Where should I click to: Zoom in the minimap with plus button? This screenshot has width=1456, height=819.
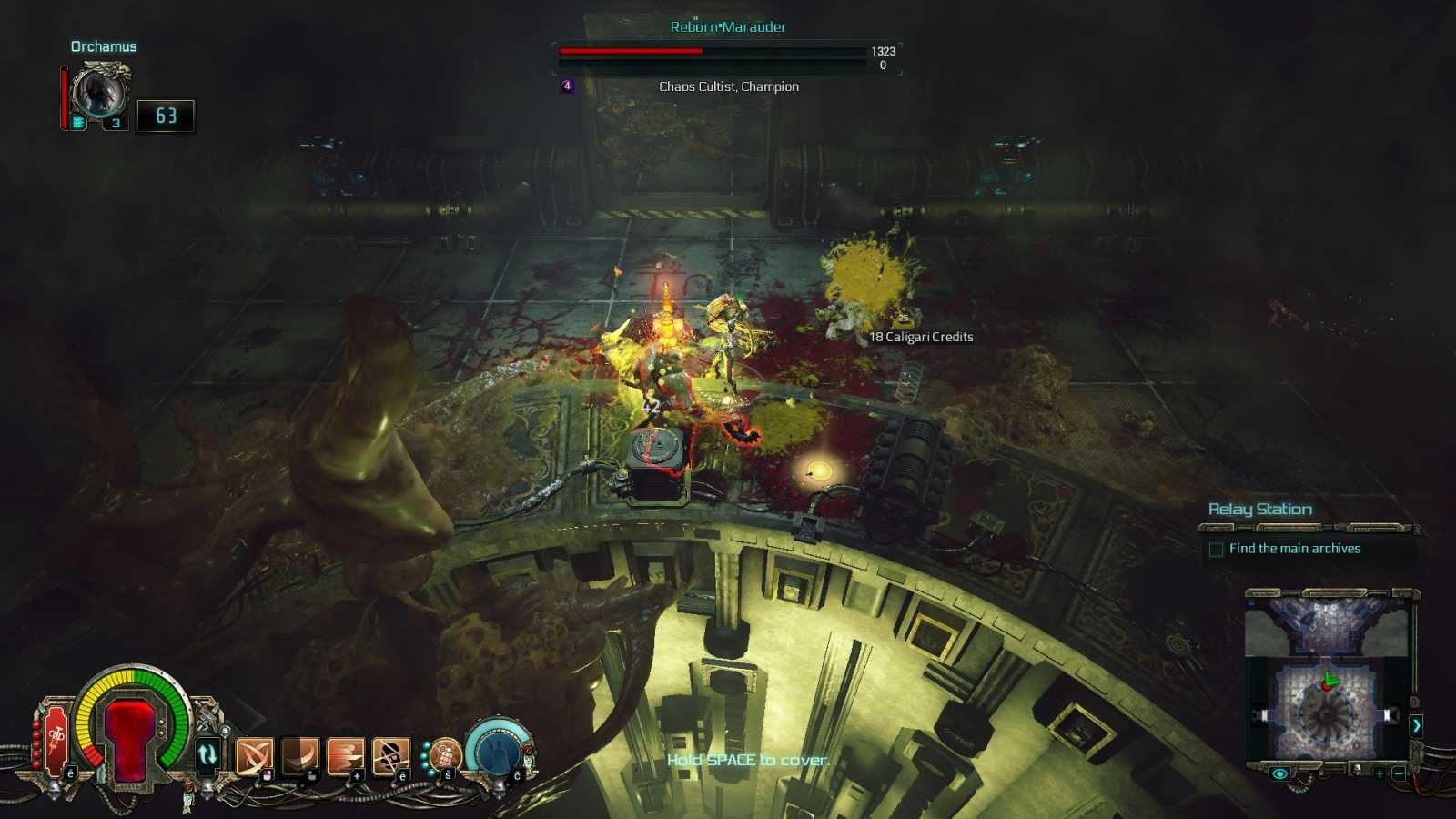click(x=1380, y=773)
